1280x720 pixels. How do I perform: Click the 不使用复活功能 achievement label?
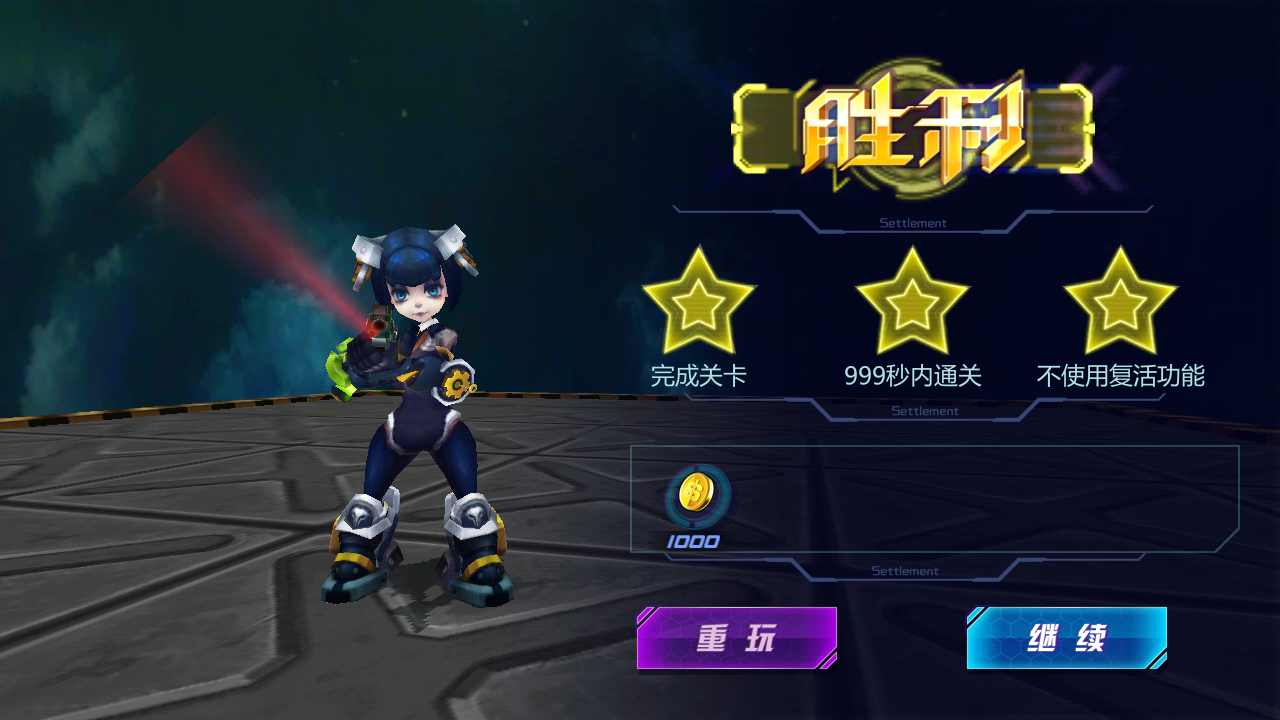tap(1122, 378)
